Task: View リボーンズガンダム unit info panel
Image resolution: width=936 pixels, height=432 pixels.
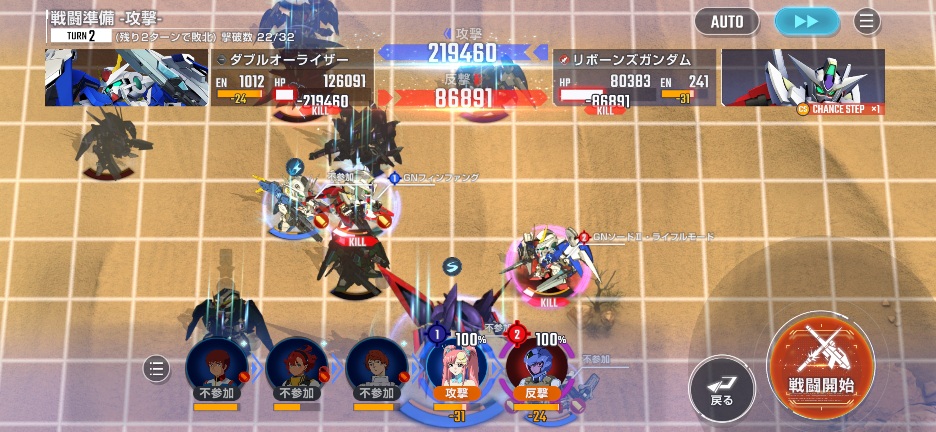Action: (x=634, y=78)
